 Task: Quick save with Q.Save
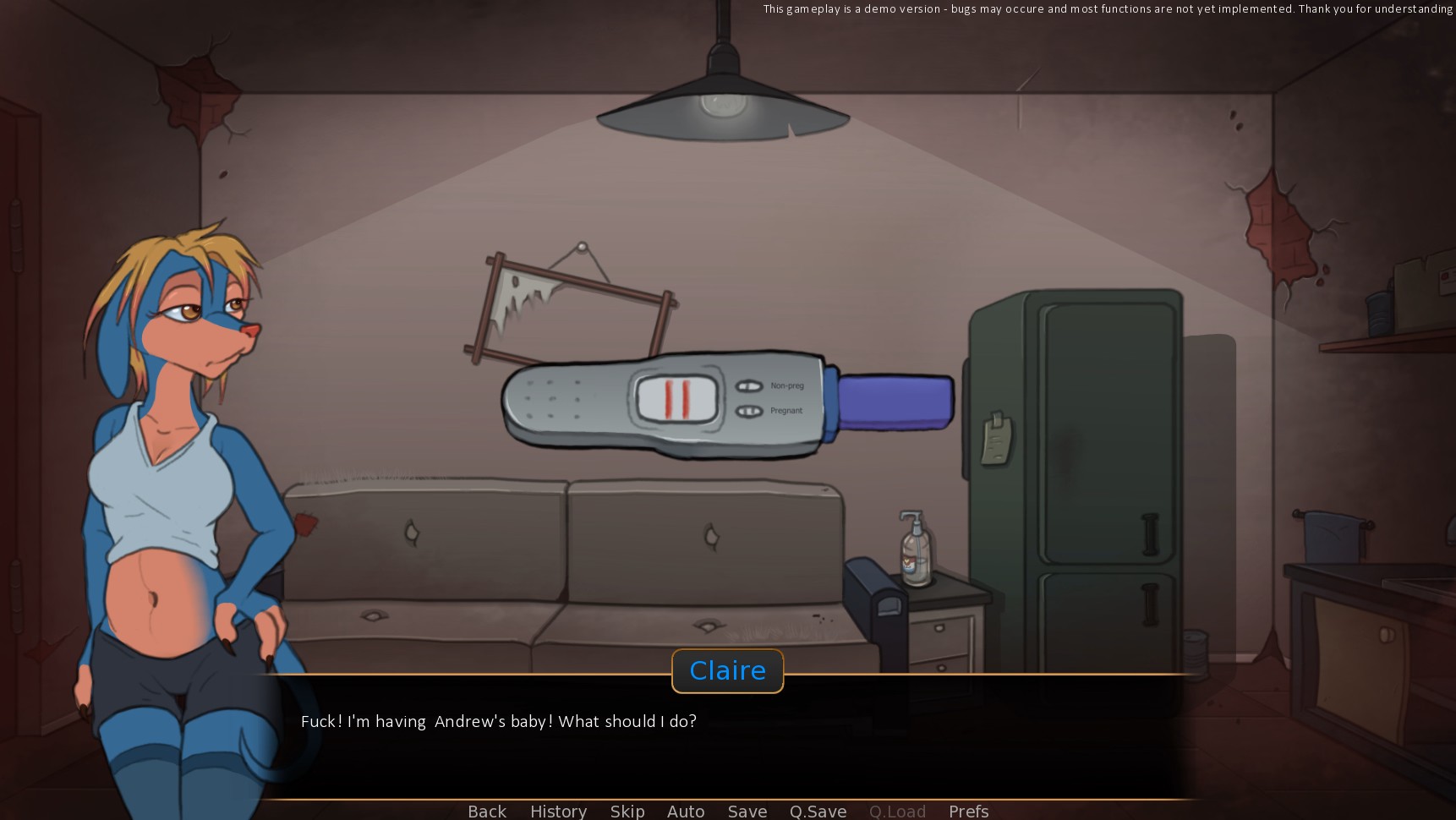pyautogui.click(x=818, y=811)
